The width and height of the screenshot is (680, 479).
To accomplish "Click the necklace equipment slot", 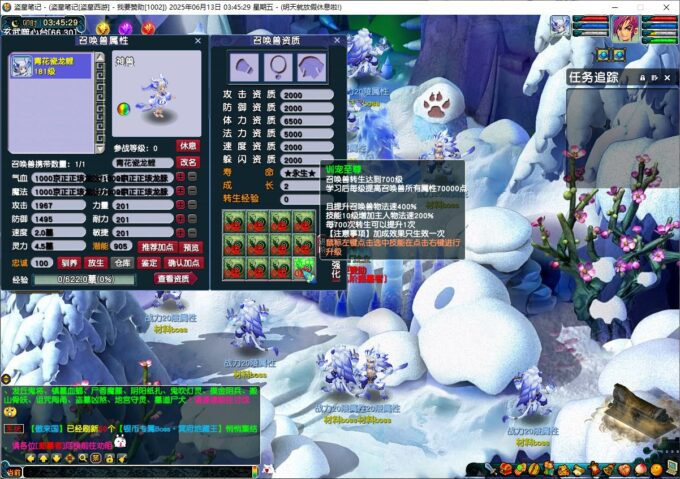I will [279, 67].
